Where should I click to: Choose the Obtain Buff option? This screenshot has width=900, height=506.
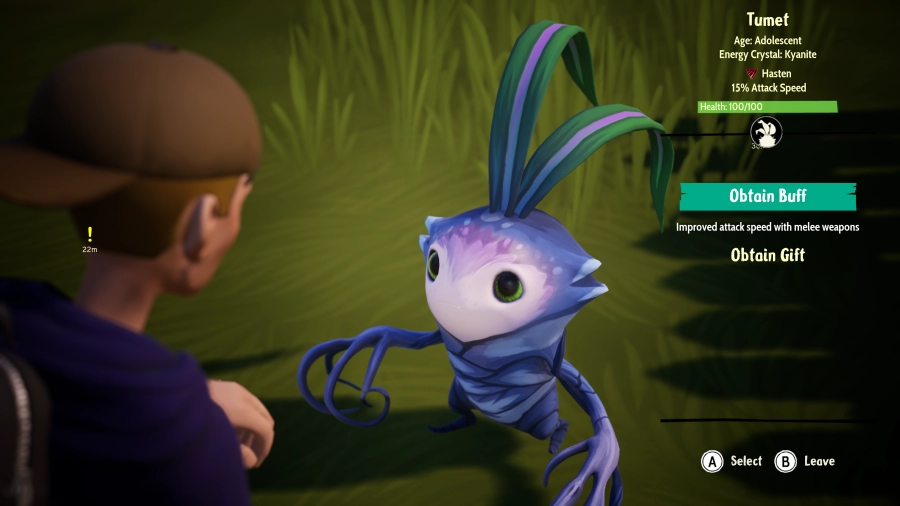click(767, 196)
